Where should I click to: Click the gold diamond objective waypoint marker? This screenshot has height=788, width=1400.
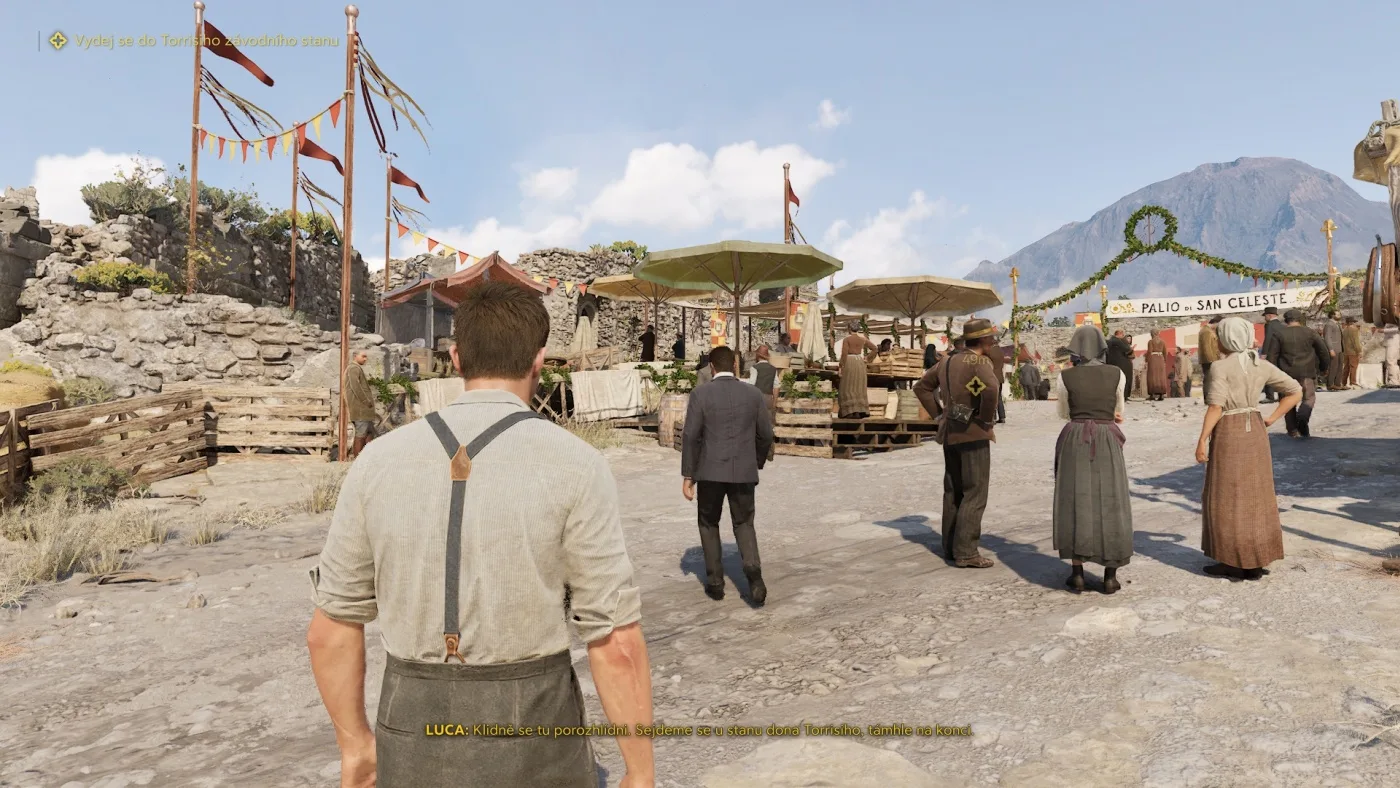coord(975,385)
